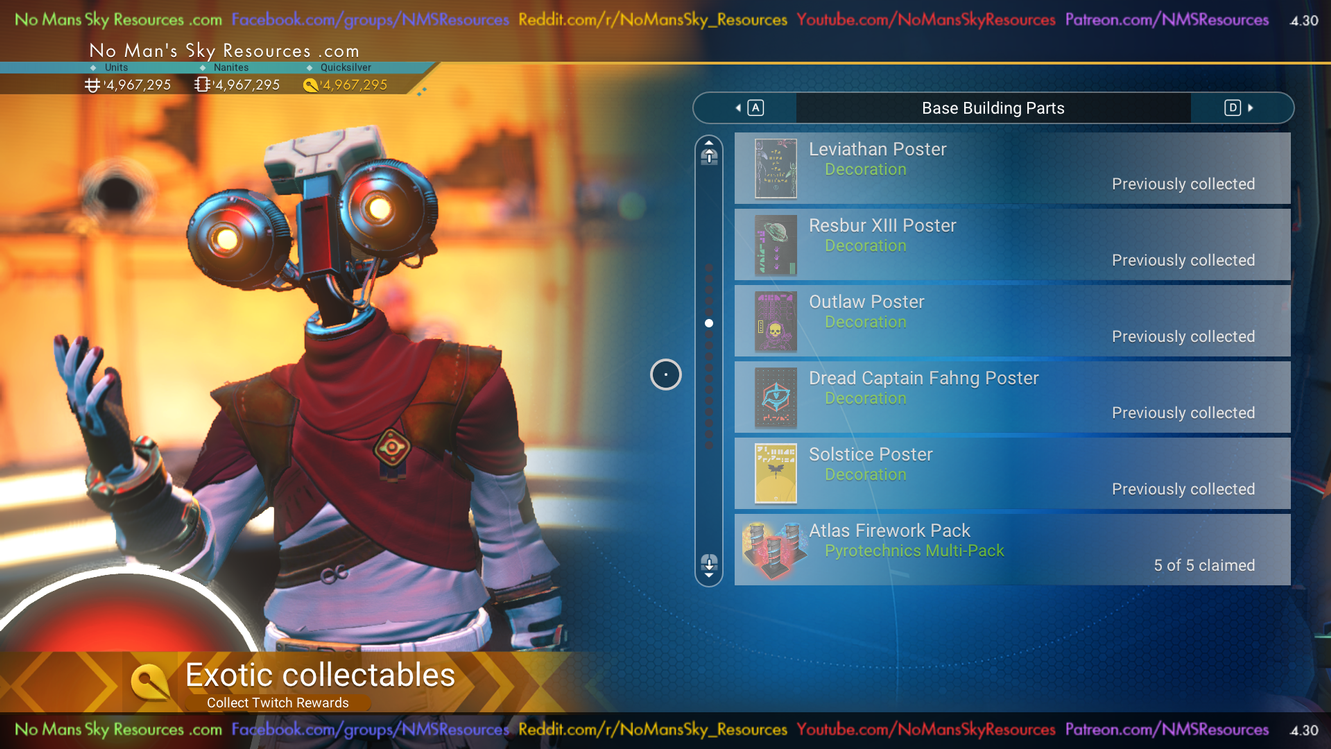Open the Facebook.com/groups/NMSResources link at top
Viewport: 1331px width, 749px height.
pyautogui.click(x=370, y=20)
